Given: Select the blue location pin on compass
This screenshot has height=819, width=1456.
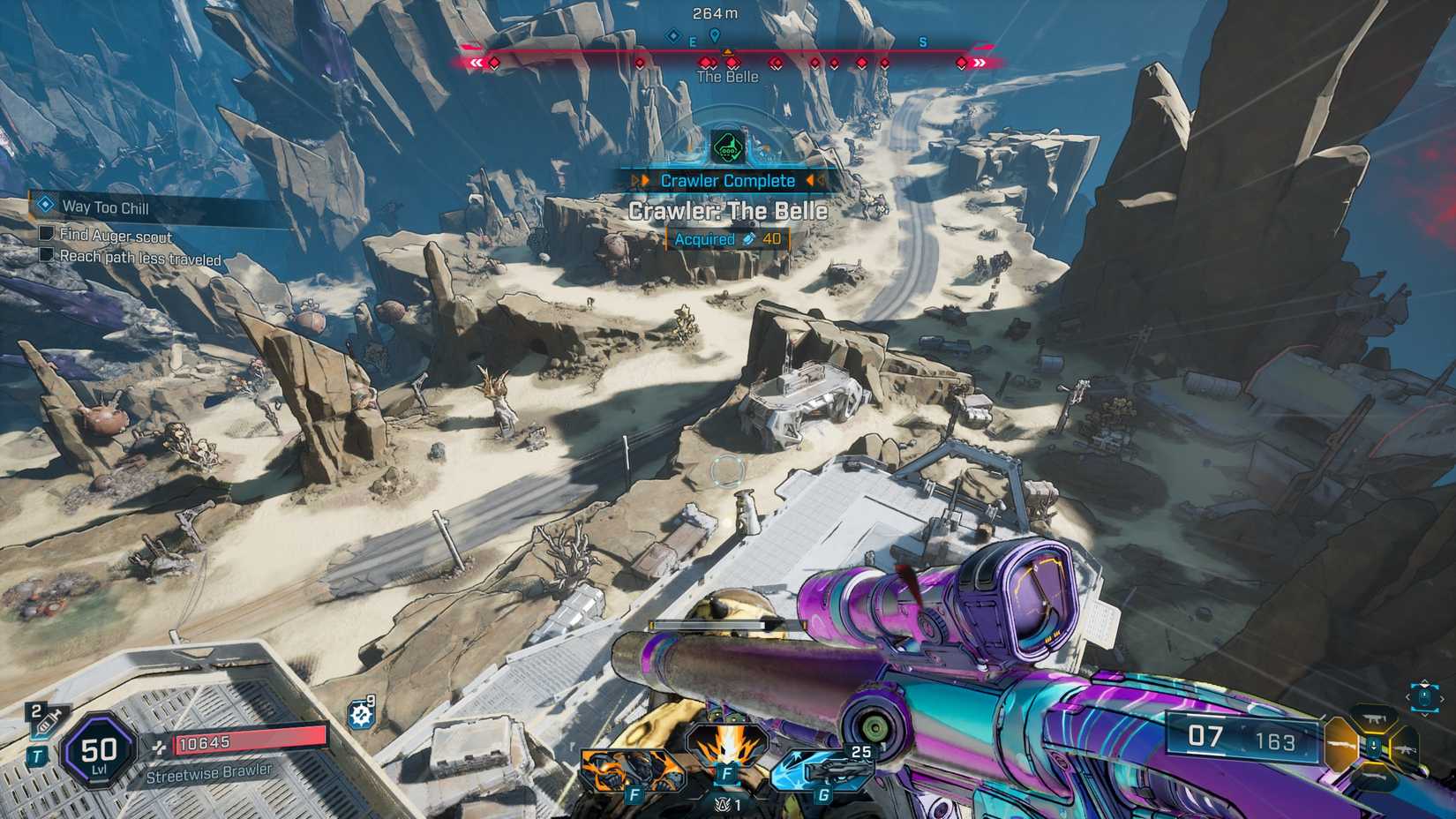Looking at the screenshot, I should coord(715,35).
